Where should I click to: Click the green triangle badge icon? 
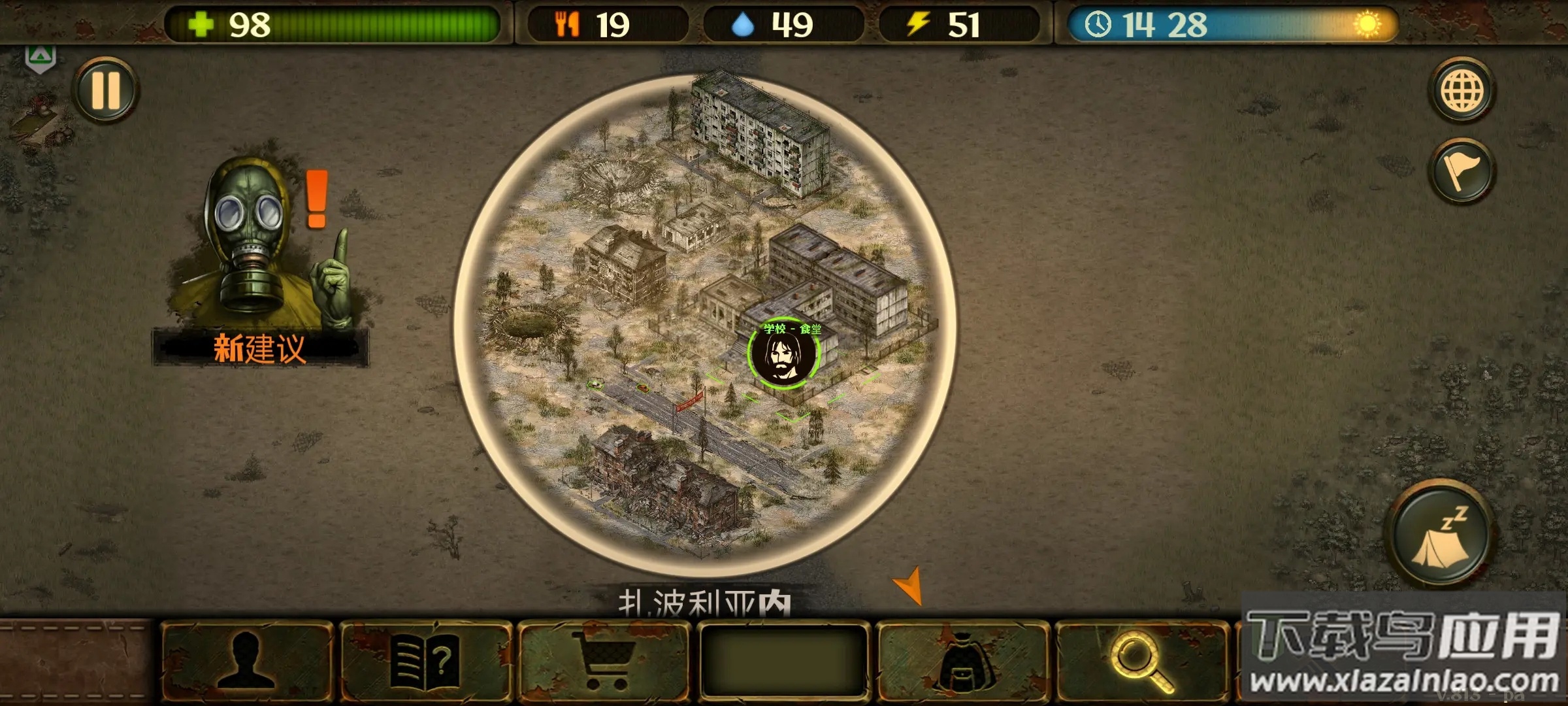(40, 59)
